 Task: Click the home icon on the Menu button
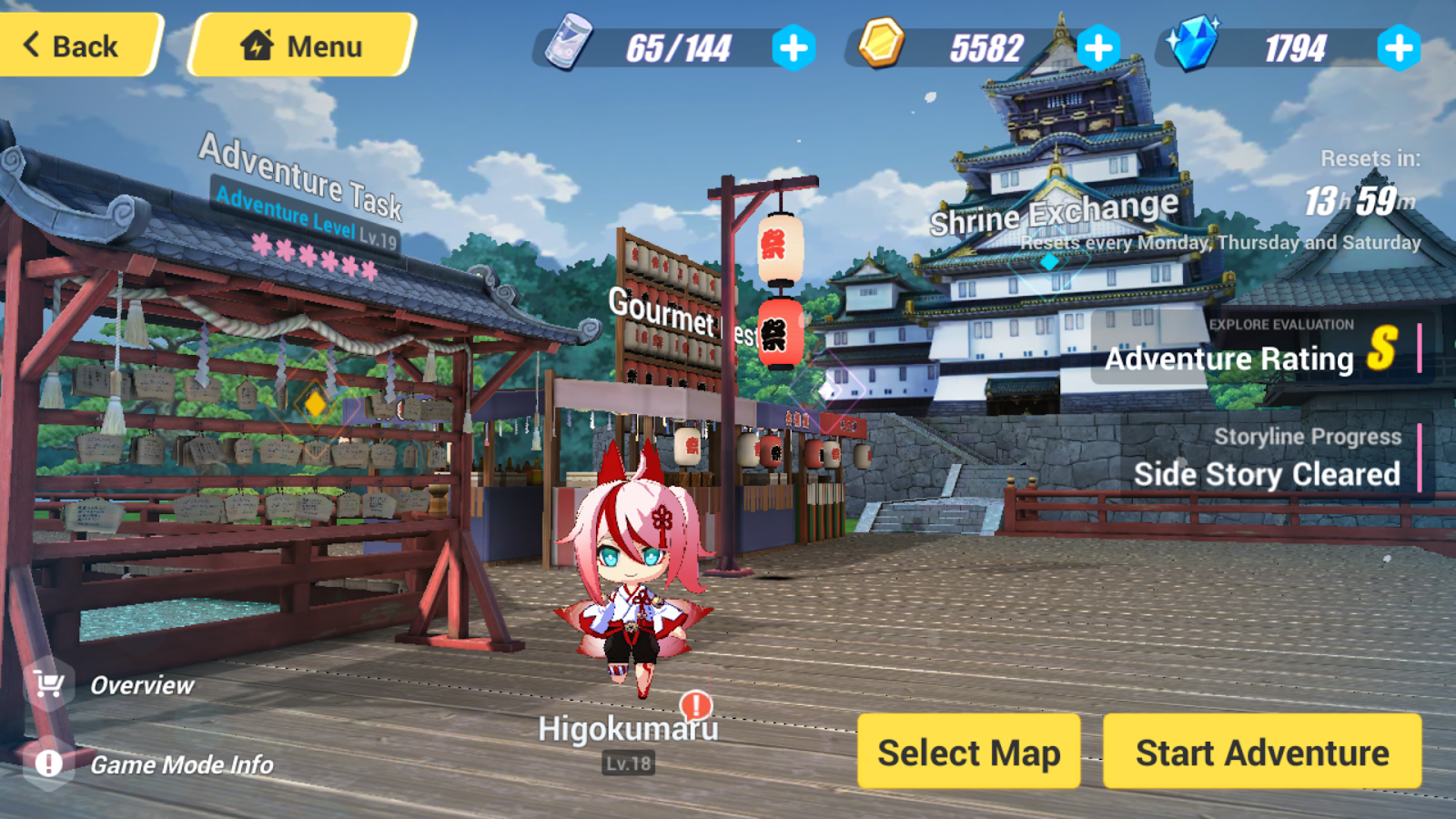point(258,45)
